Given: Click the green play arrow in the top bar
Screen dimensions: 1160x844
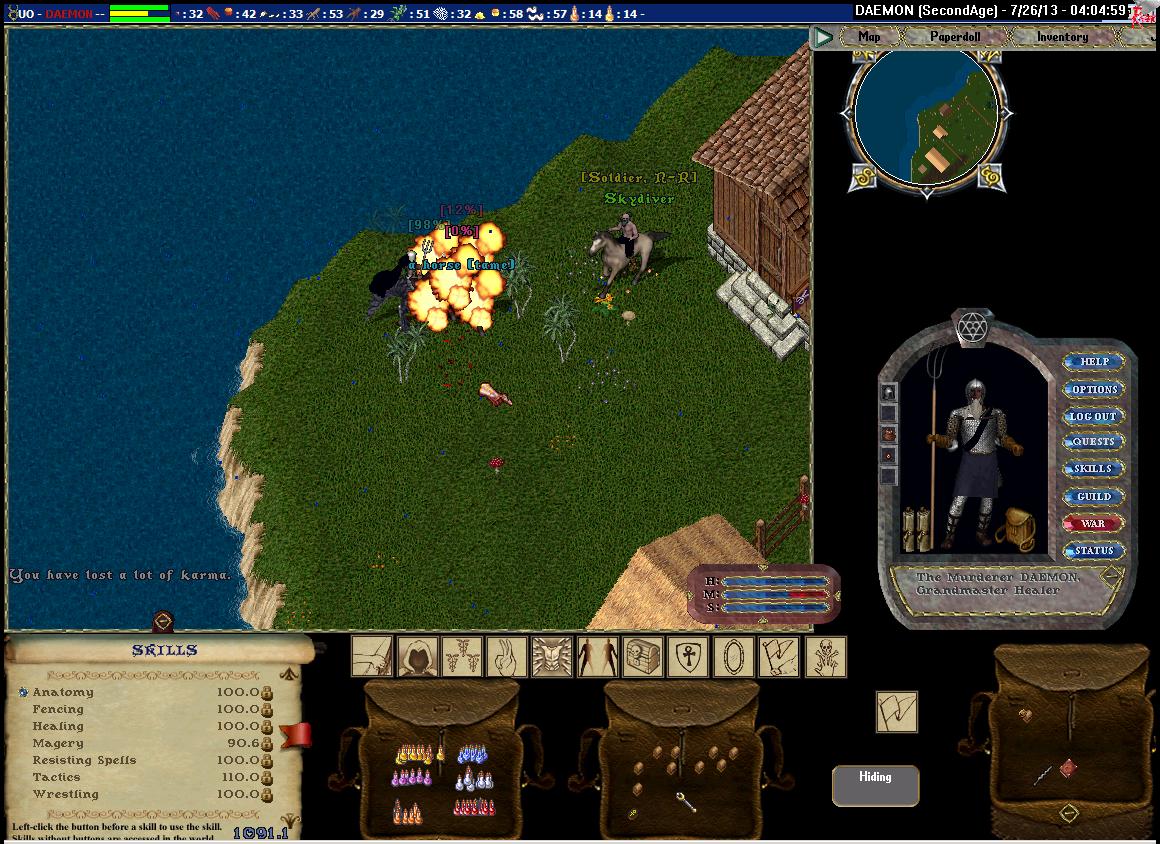Looking at the screenshot, I should click(x=823, y=38).
